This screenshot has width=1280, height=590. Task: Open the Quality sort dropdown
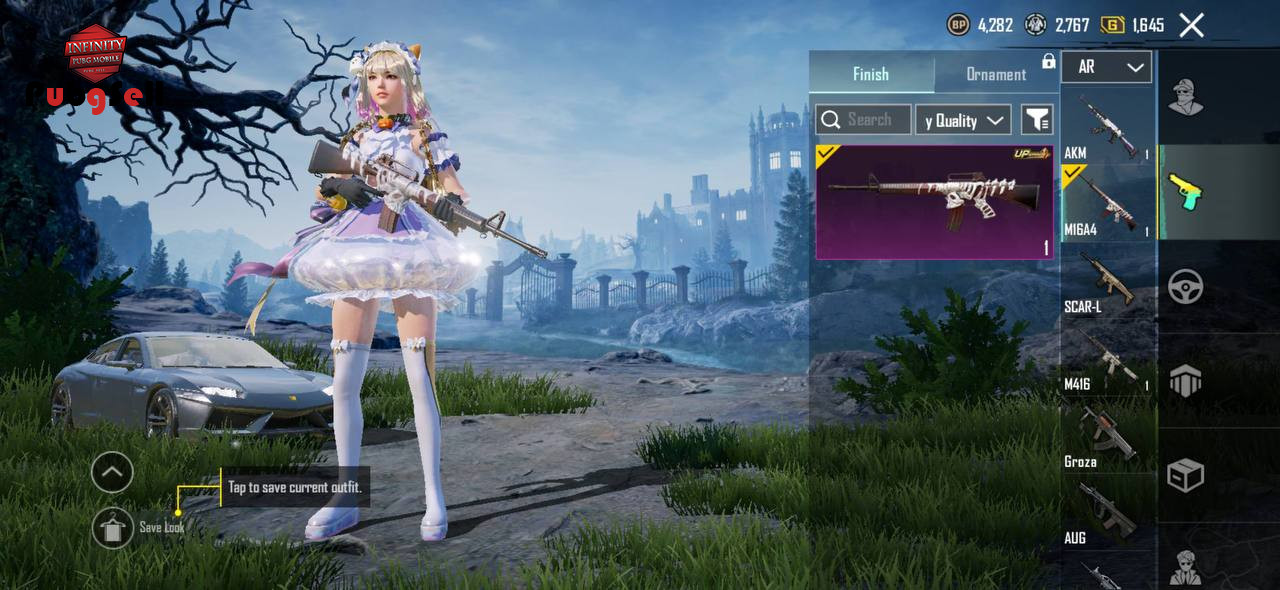963,120
